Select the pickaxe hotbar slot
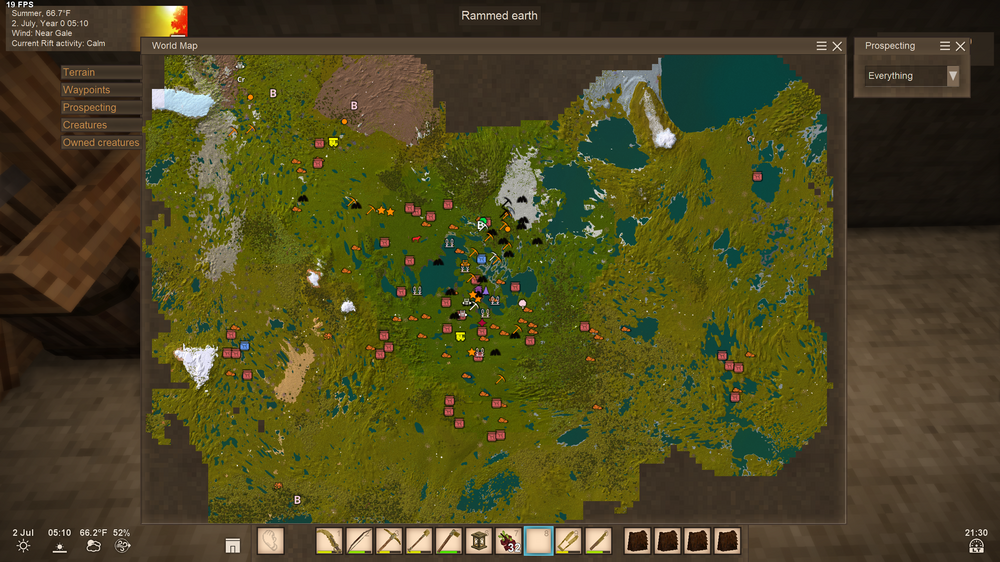1000x562 pixels. (389, 541)
